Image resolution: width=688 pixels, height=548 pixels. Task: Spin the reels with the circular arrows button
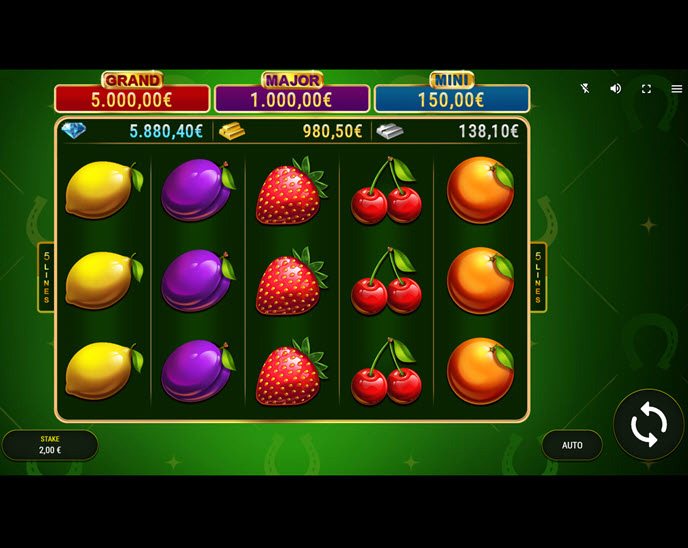coord(648,425)
